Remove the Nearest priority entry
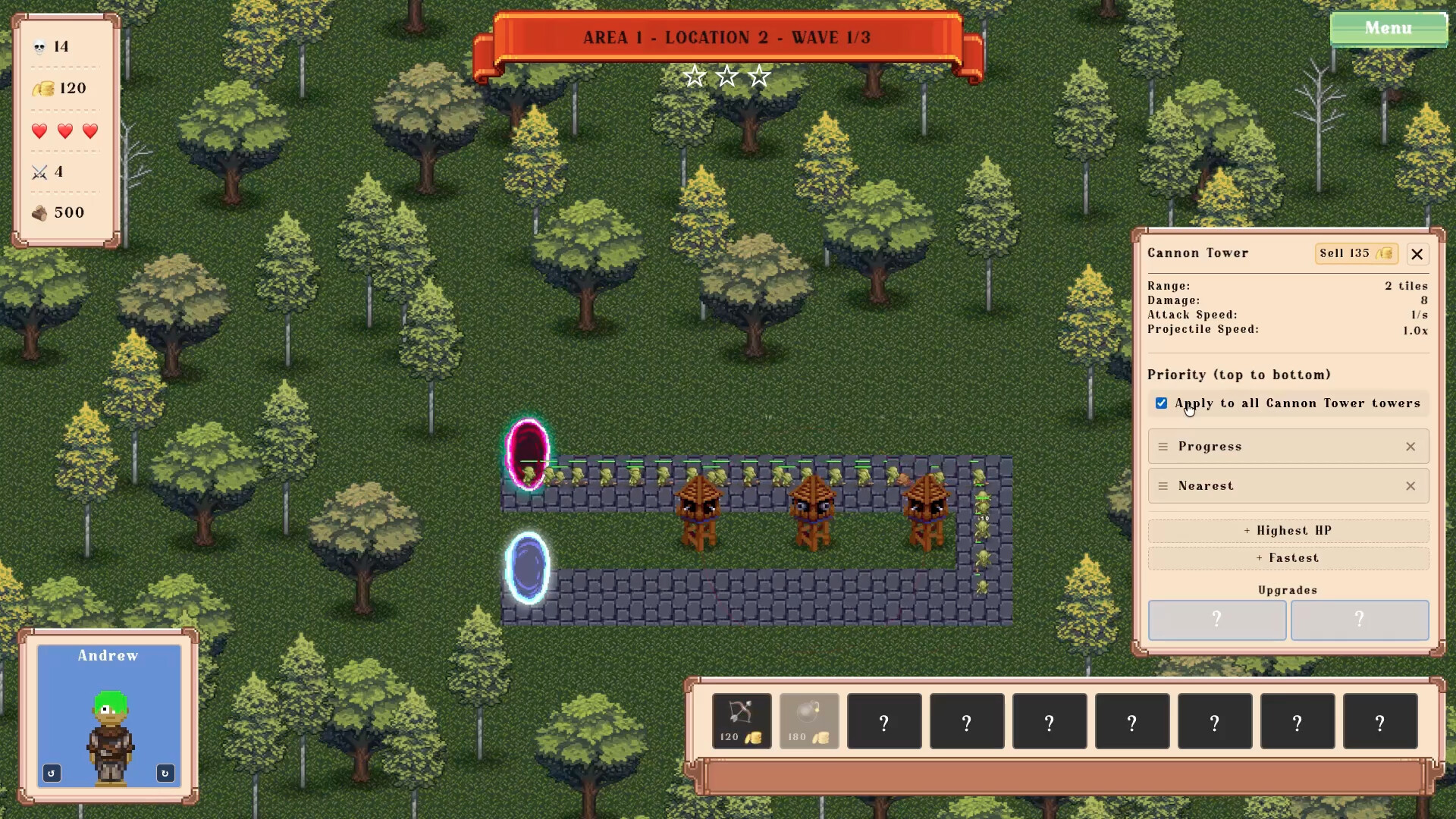 1410,486
